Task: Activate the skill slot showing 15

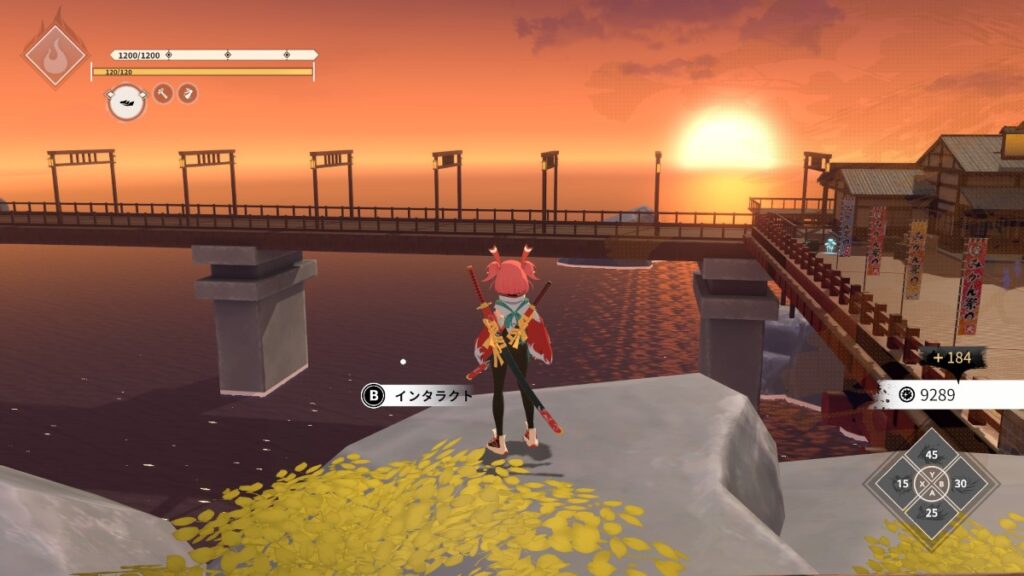Action: (903, 484)
